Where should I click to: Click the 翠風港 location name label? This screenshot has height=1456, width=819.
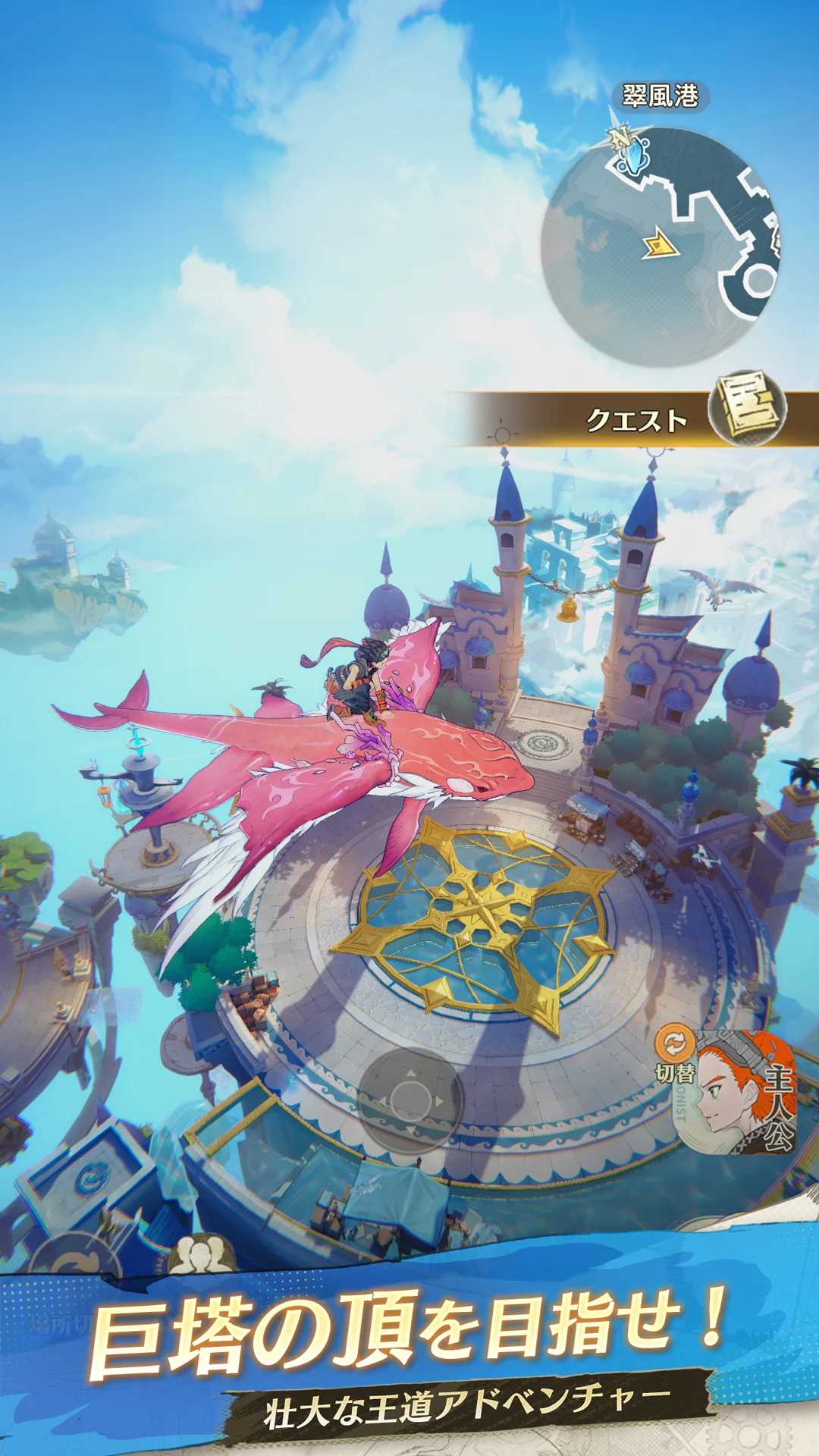click(x=660, y=96)
